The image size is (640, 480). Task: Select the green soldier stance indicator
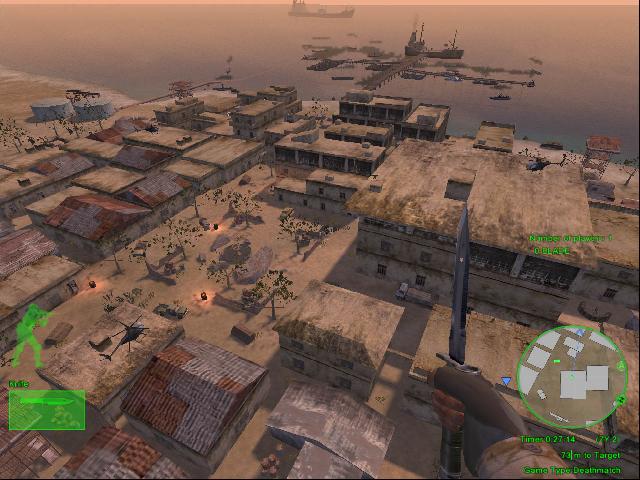(34, 329)
